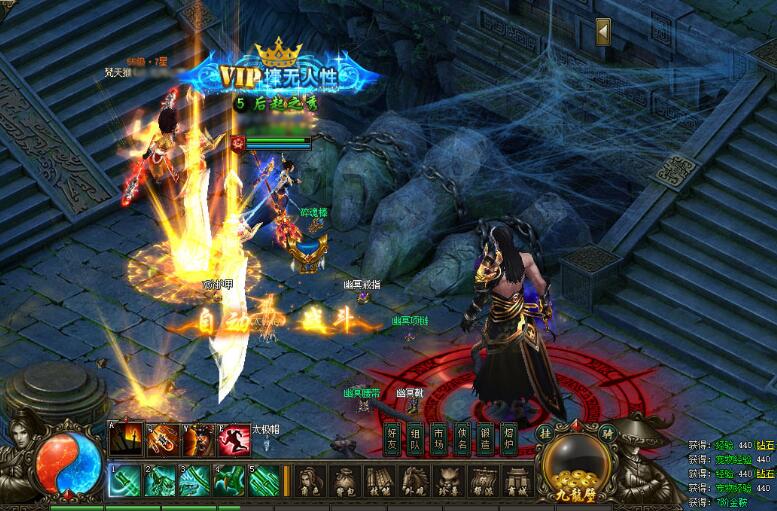The image size is (777, 511).
Task: Open the 锻造 forging panel
Action: tap(485, 438)
